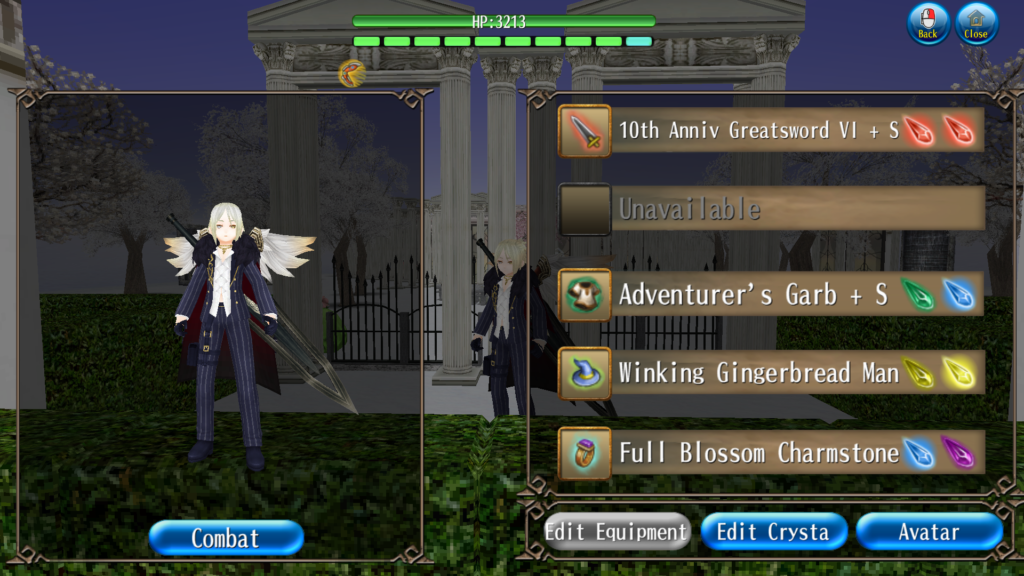Viewport: 1024px width, 576px height.
Task: Click the Unavailable sub-weapon slot
Action: 770,209
